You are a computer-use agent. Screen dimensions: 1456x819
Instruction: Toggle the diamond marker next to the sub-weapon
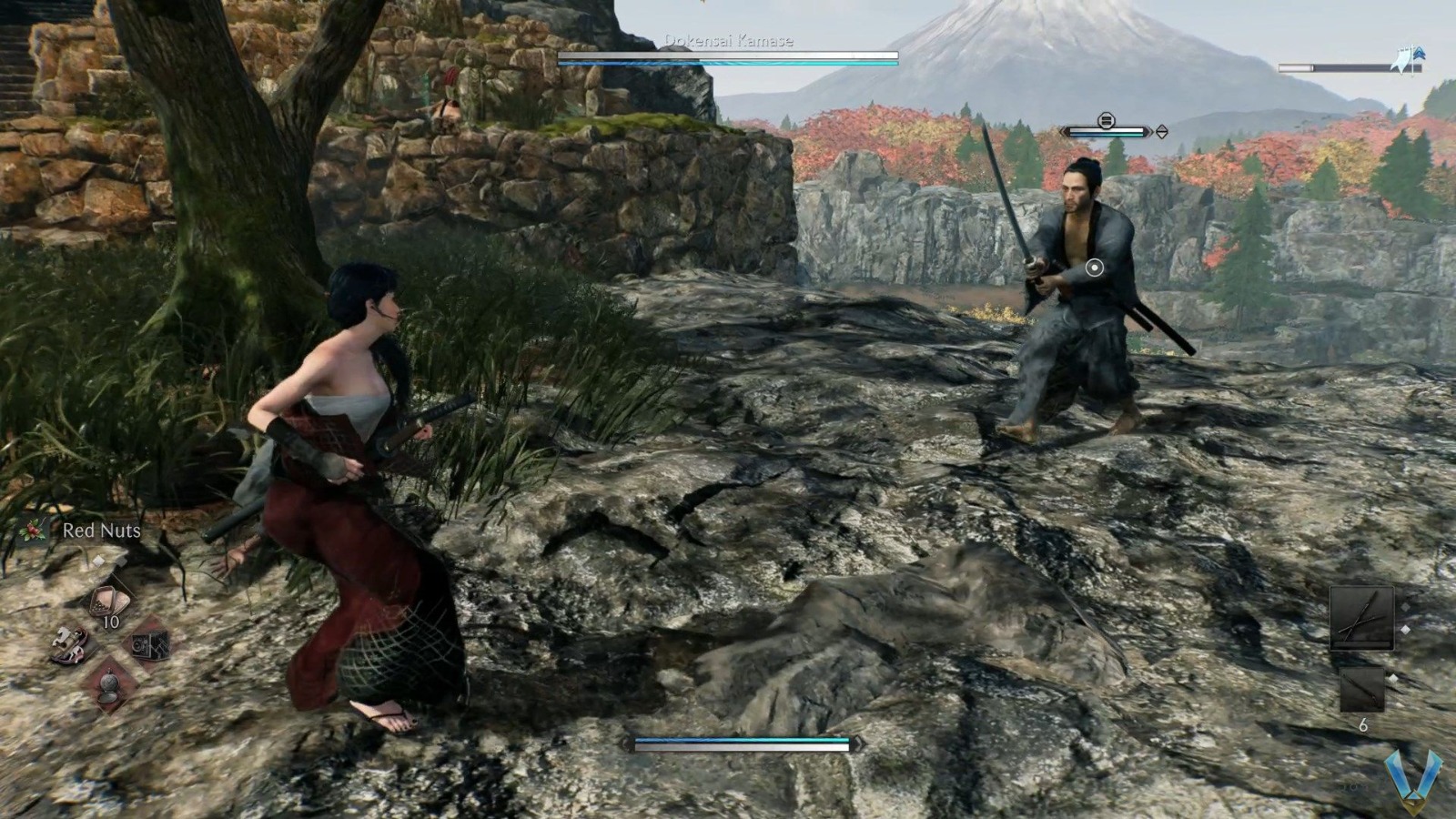click(1393, 677)
